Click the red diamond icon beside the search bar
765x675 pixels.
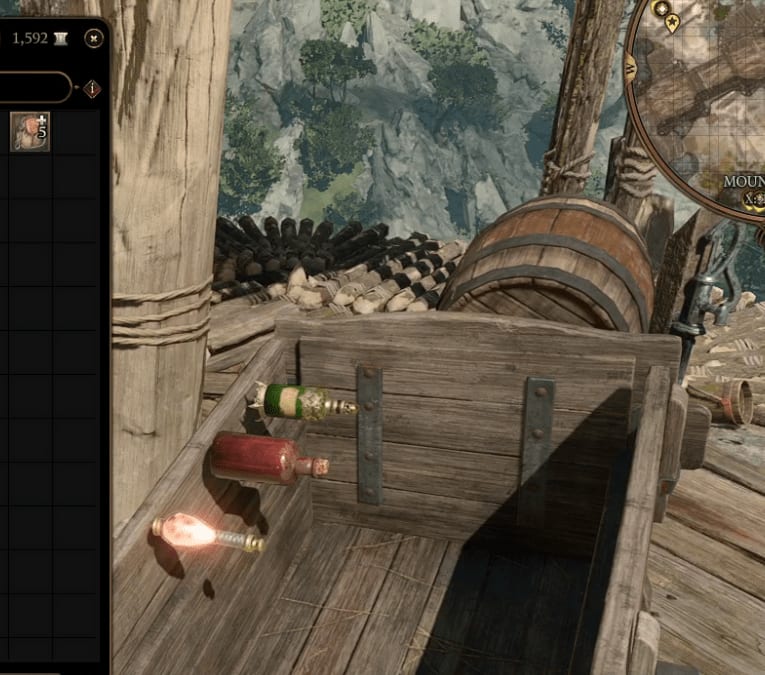click(93, 88)
